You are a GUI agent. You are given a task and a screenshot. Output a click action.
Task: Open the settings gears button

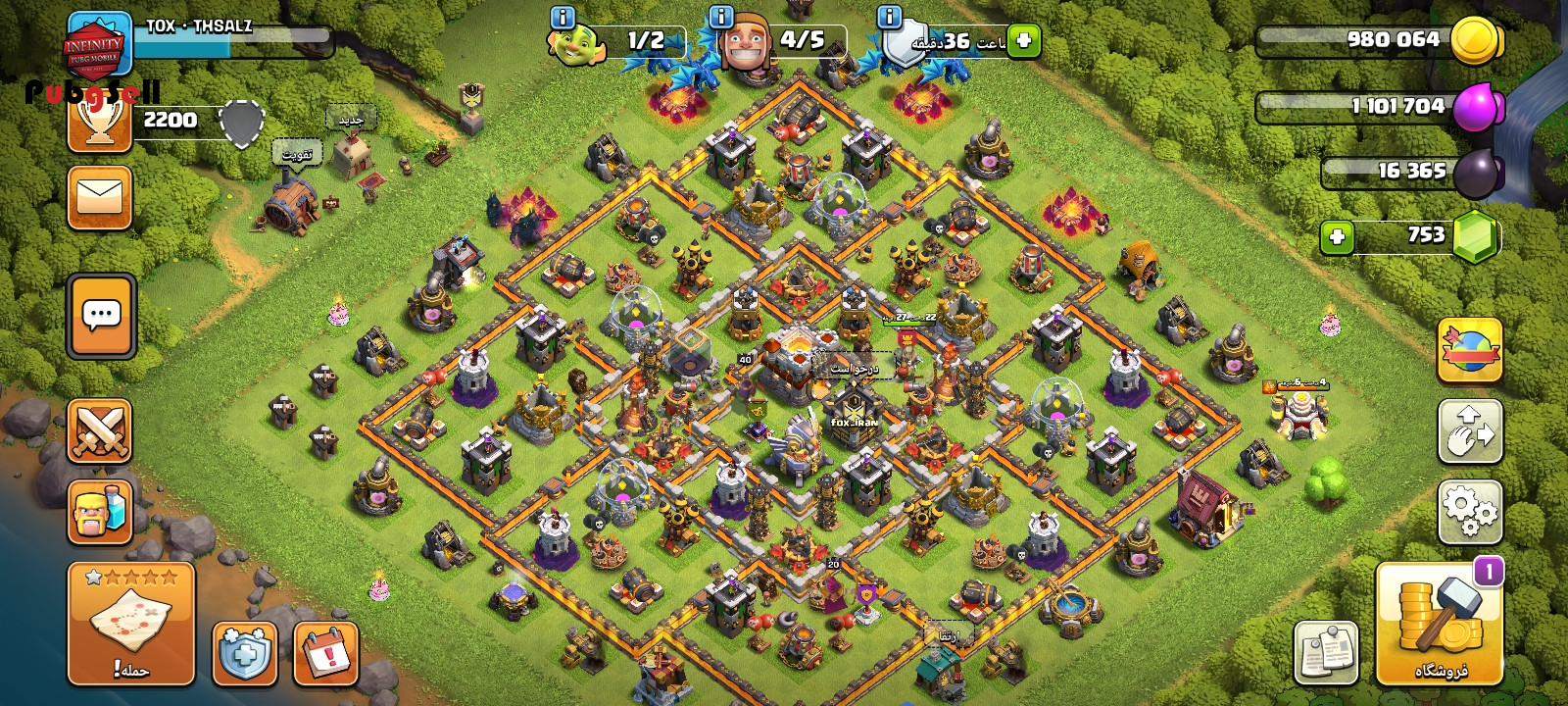pyautogui.click(x=1470, y=512)
